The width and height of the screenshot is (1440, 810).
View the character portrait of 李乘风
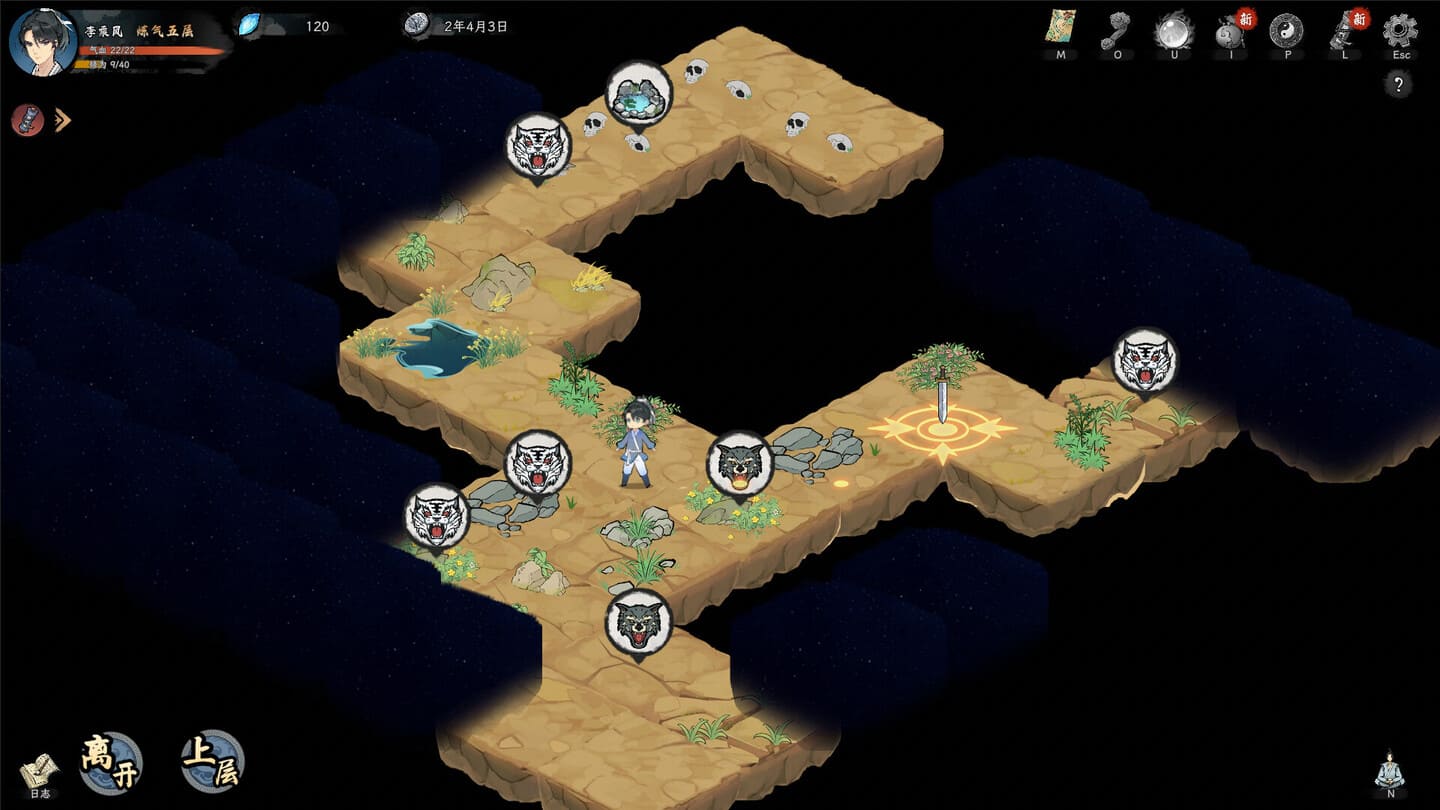click(43, 41)
